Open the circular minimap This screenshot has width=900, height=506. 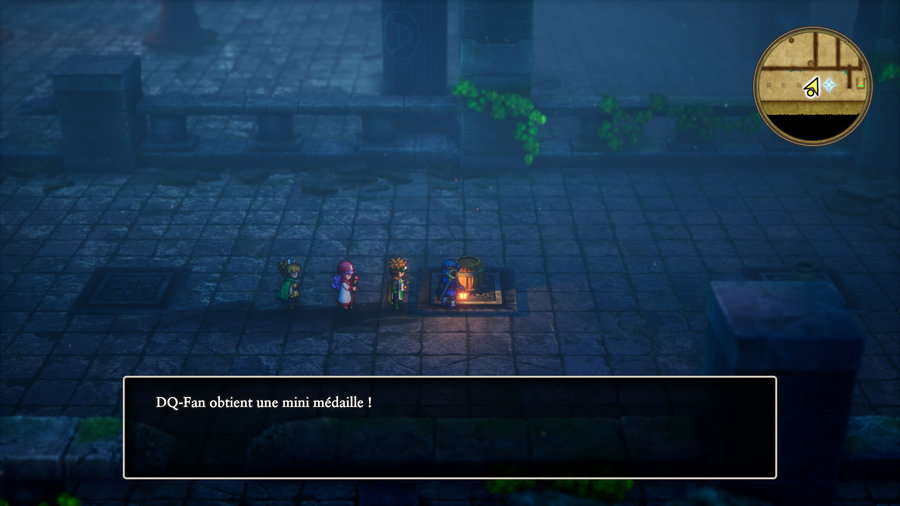click(813, 86)
